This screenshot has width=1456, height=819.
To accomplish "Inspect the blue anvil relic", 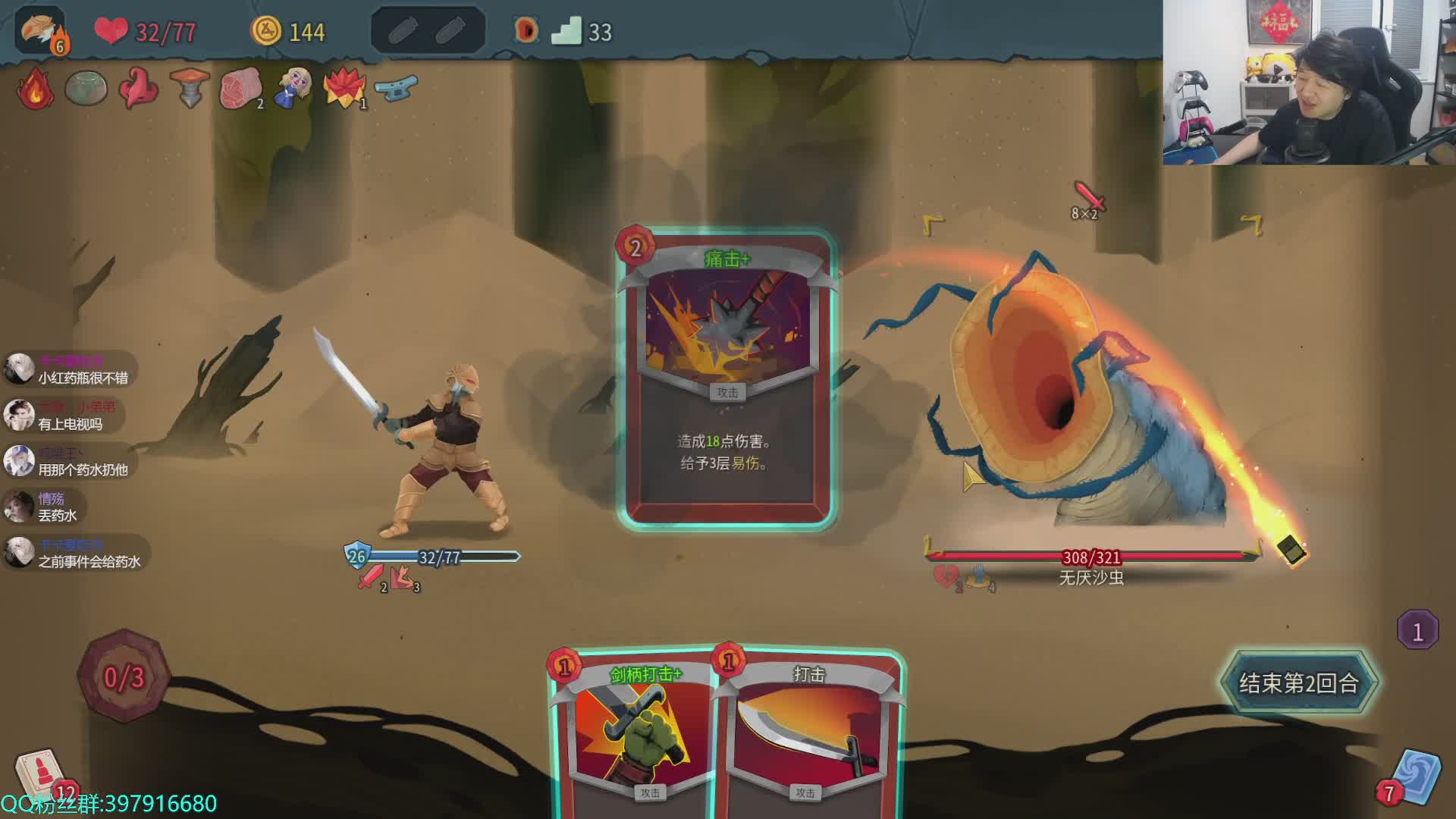I will (x=397, y=87).
